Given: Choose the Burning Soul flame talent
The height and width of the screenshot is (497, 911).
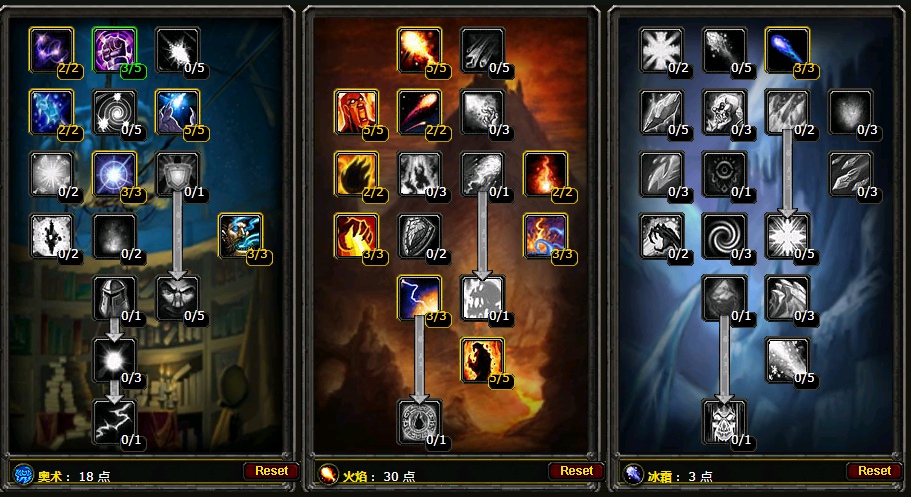Looking at the screenshot, I should pyautogui.click(x=544, y=174).
